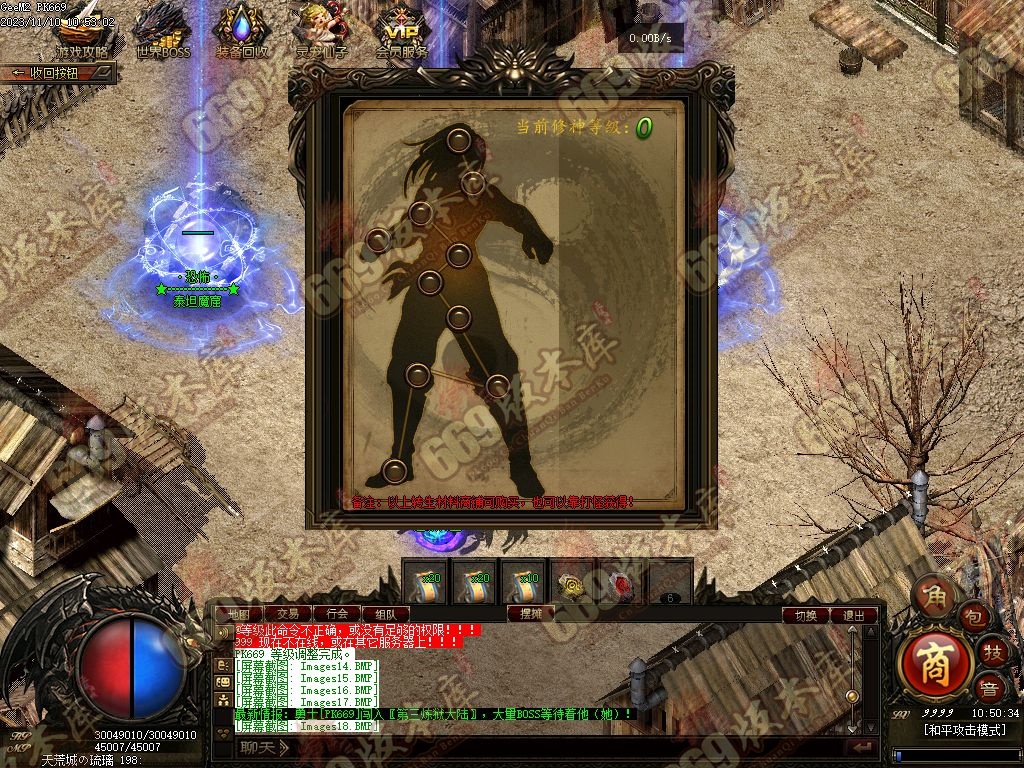The width and height of the screenshot is (1024, 768).
Task: Click the 切换 switch button
Action: pyautogui.click(x=806, y=615)
